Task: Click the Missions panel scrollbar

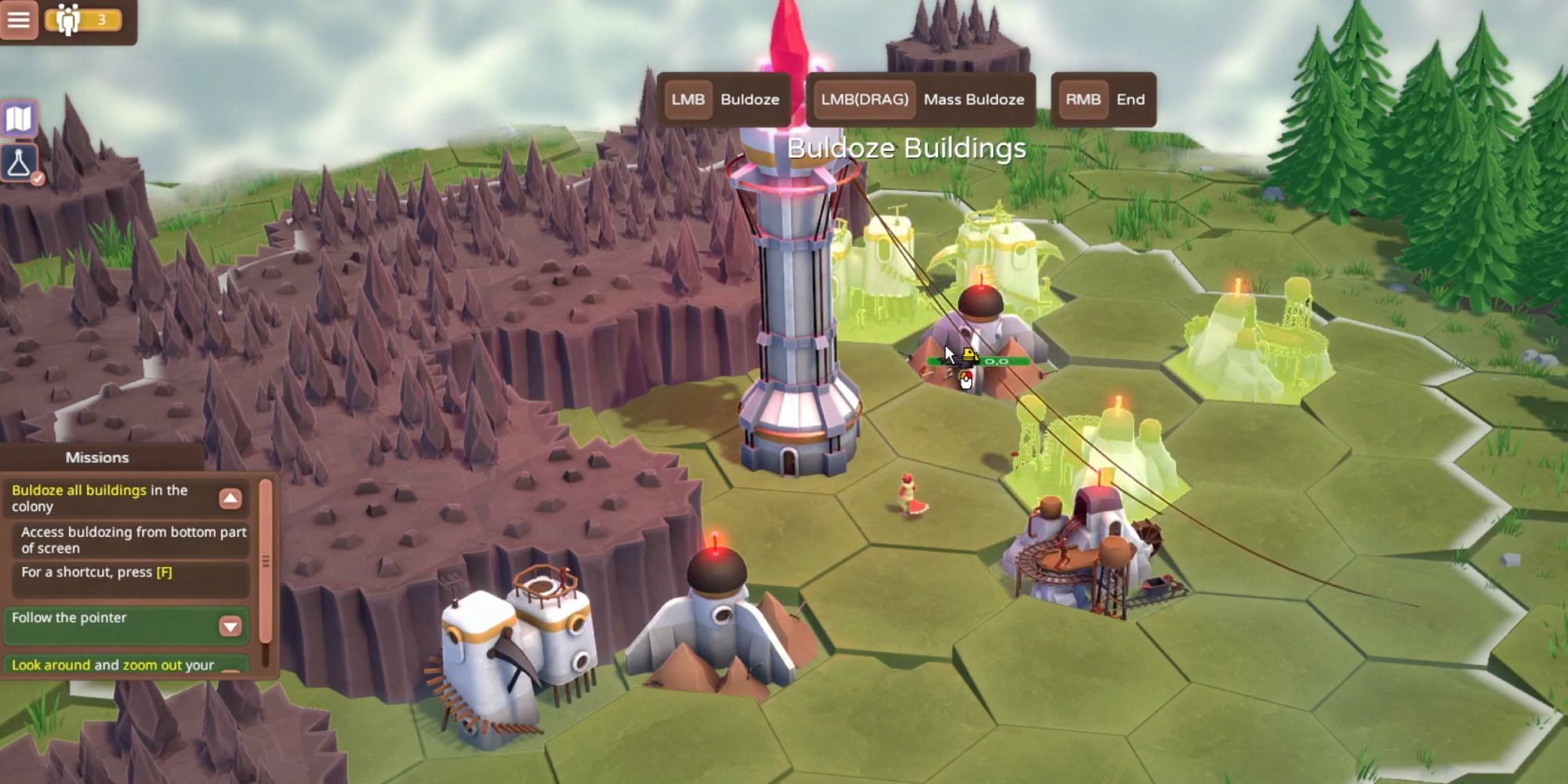Action: pos(266,561)
